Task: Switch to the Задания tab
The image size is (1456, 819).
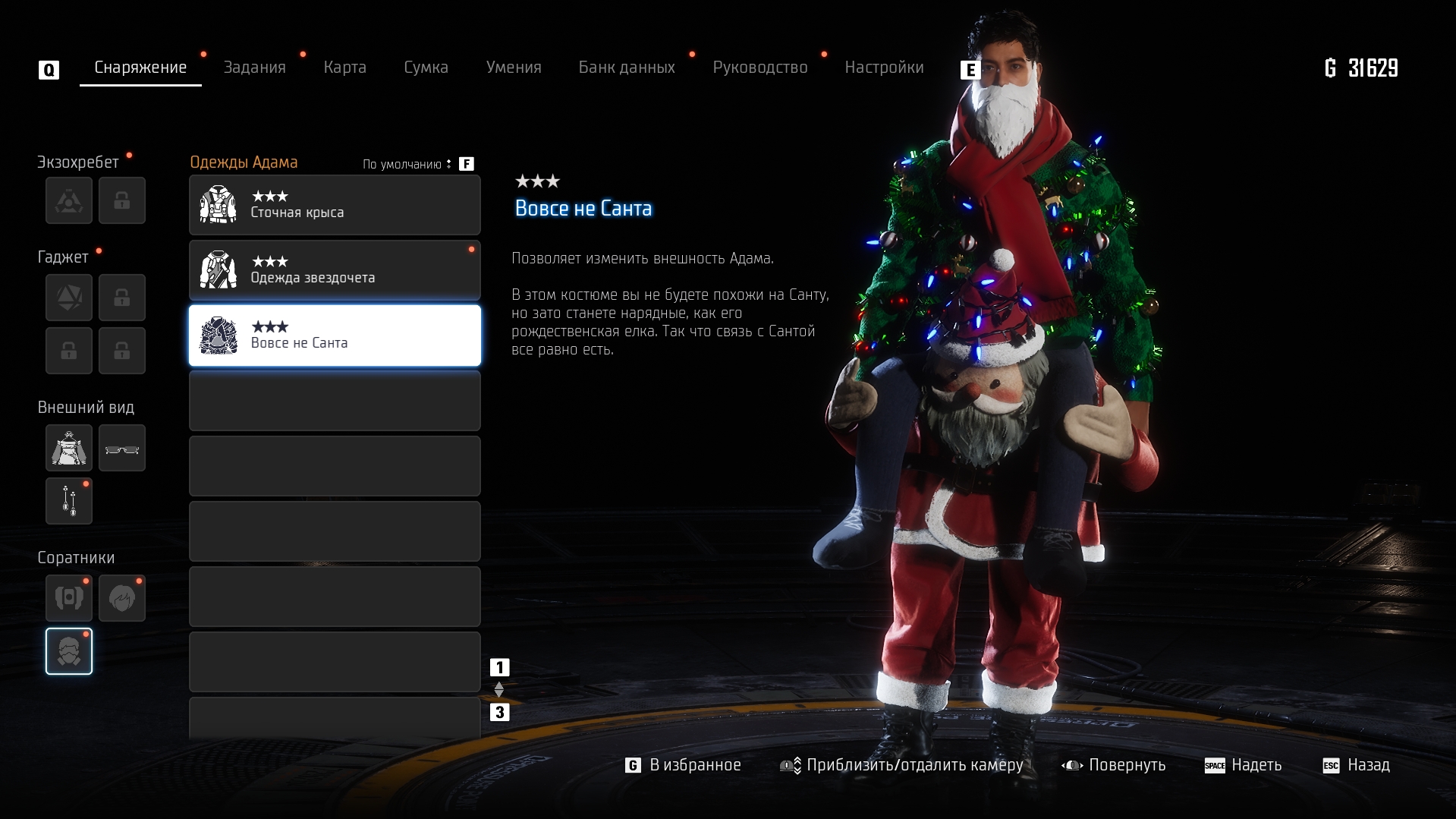Action: [x=254, y=68]
